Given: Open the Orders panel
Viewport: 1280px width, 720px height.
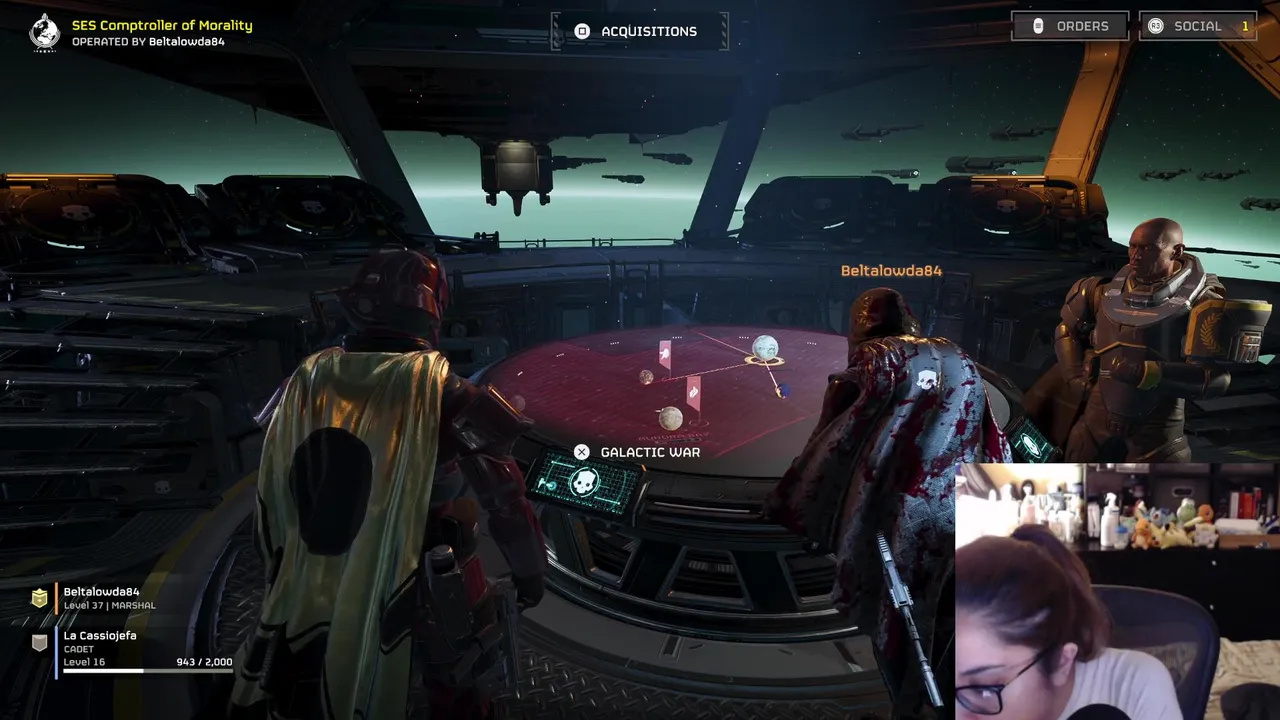Looking at the screenshot, I should click(1070, 26).
